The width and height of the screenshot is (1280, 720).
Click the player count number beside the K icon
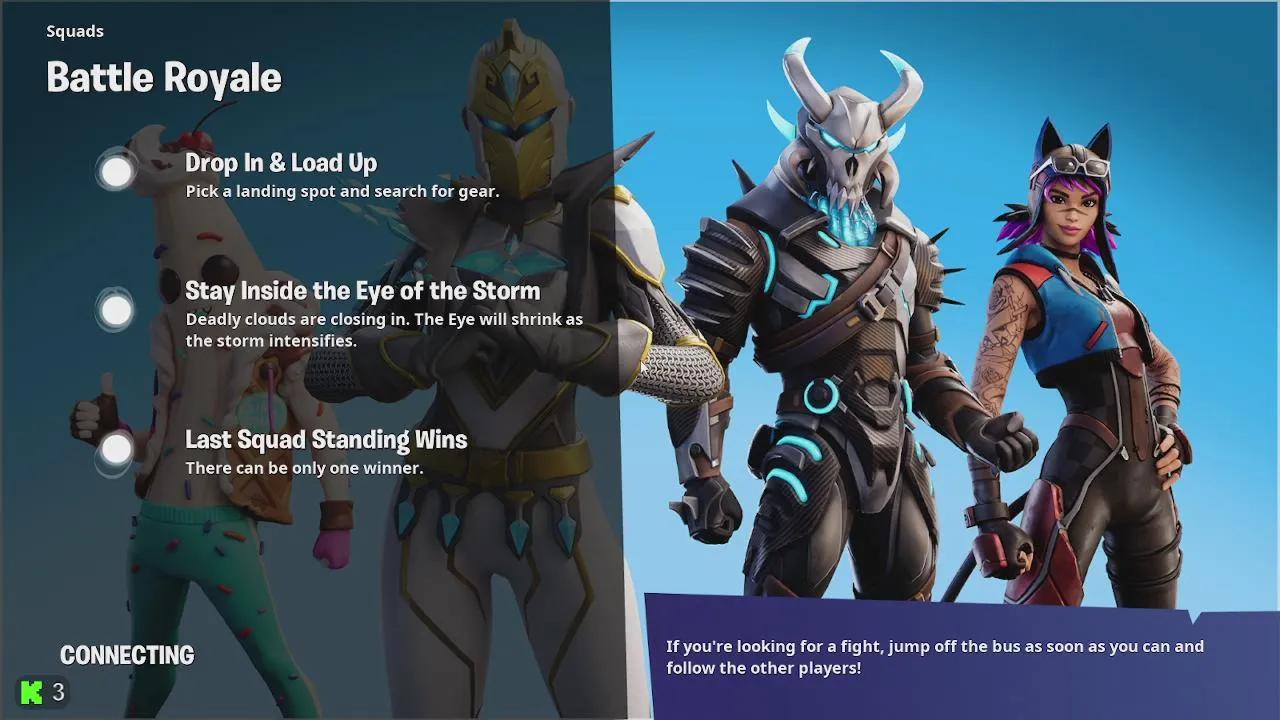click(x=57, y=691)
